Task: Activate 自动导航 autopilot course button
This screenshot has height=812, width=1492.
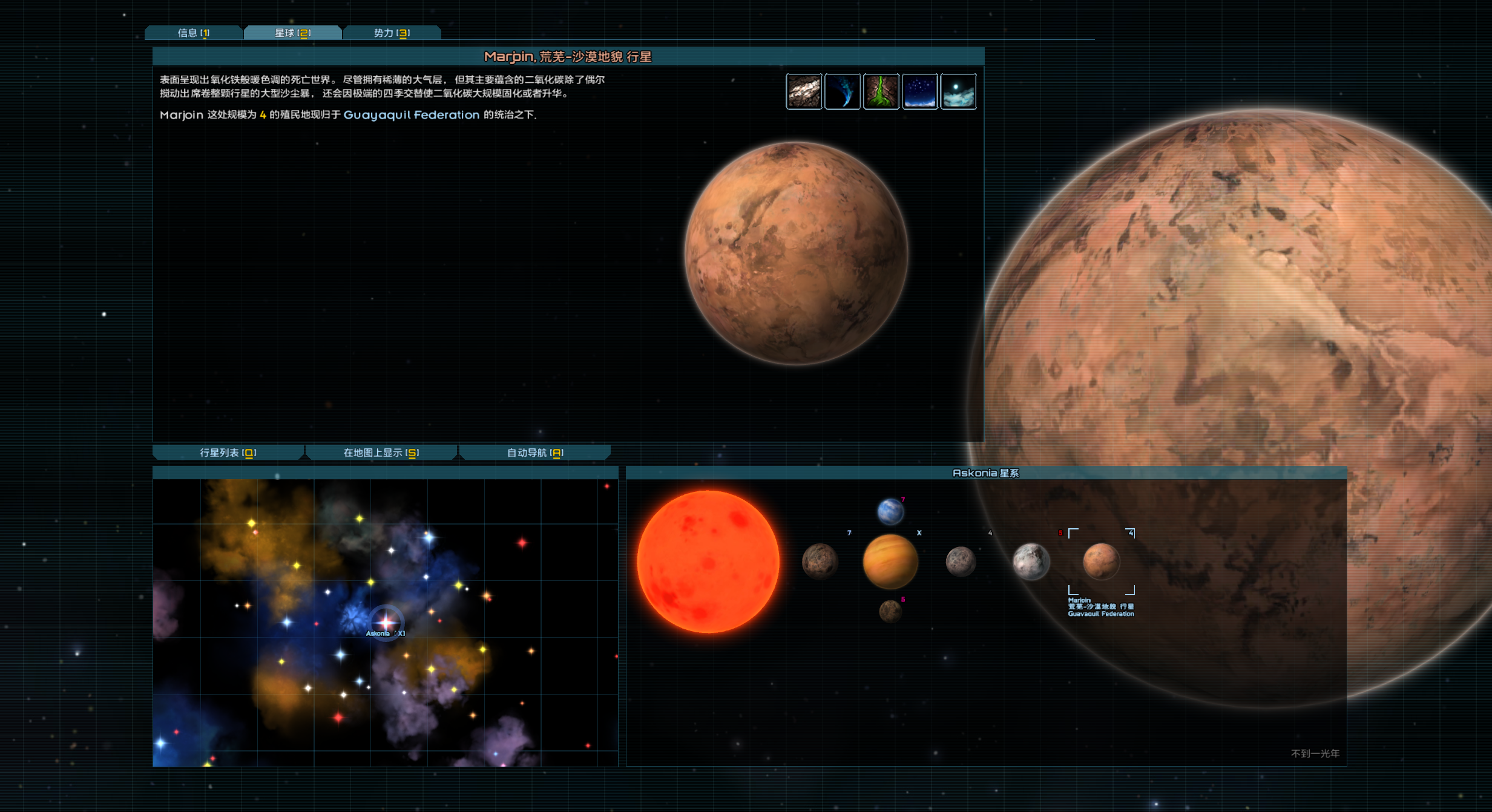Action: 535,453
